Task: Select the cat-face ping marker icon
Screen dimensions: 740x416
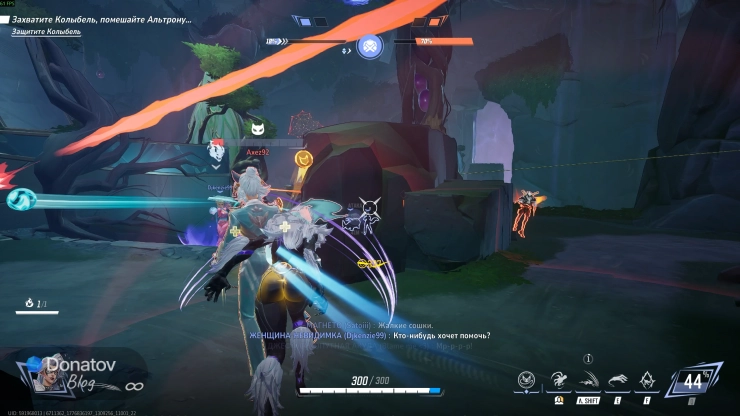Action: [x=258, y=128]
